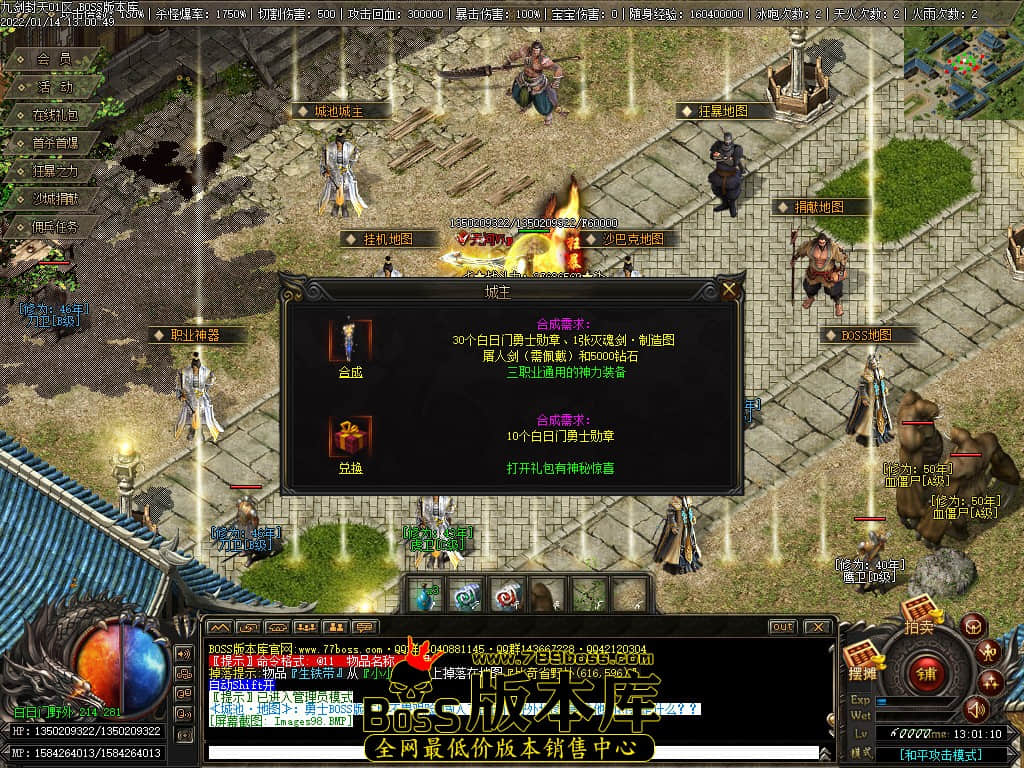Toggle sound with the speaker button
This screenshot has width=1024, height=768.
(974, 709)
